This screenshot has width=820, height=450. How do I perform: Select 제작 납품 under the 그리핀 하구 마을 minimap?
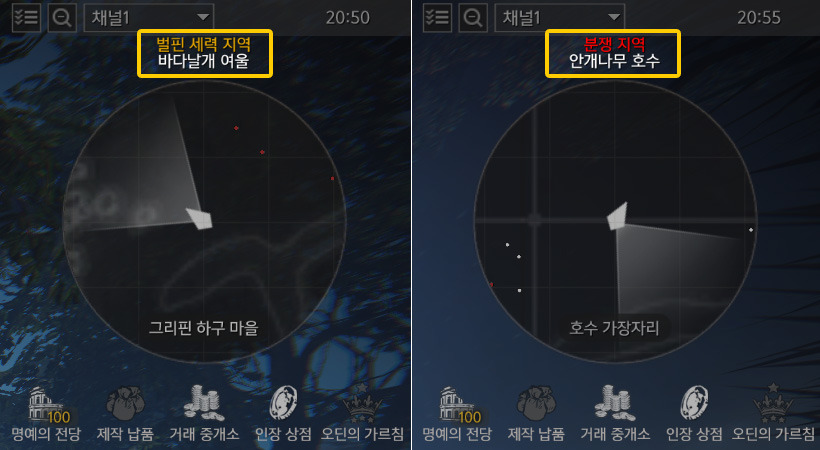[x=126, y=413]
